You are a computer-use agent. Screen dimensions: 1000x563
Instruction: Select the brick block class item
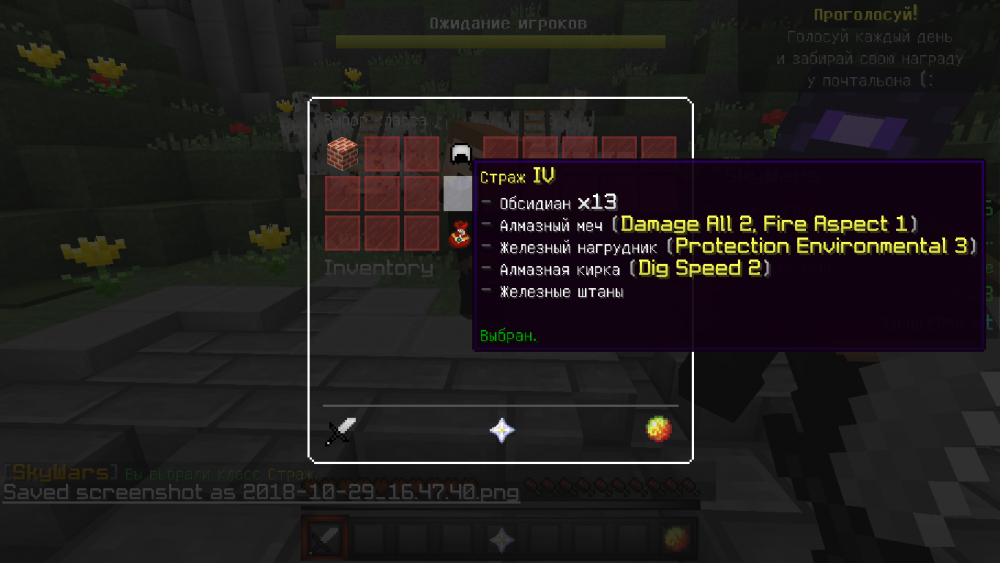(x=342, y=154)
